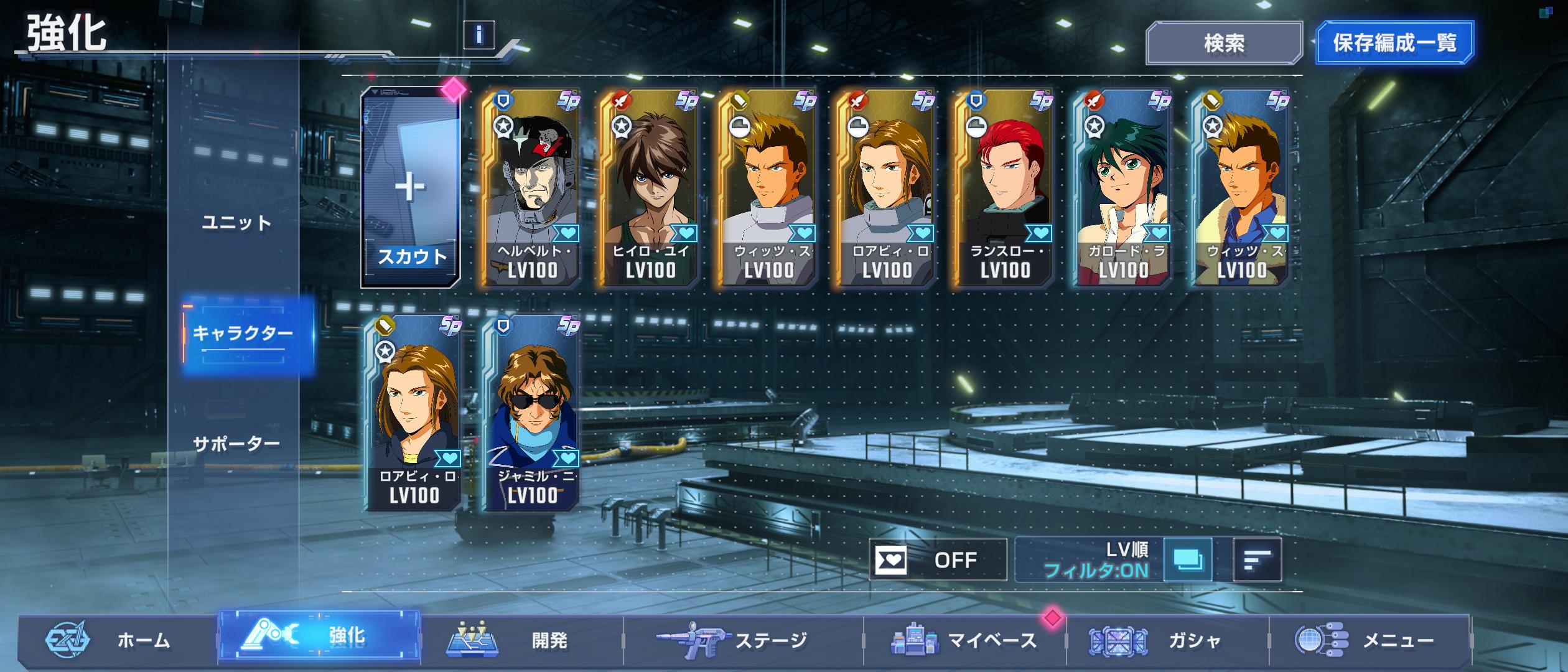The height and width of the screenshot is (672, 1568).
Task: Select the ジャミル character card with sunglasses
Action: click(531, 413)
